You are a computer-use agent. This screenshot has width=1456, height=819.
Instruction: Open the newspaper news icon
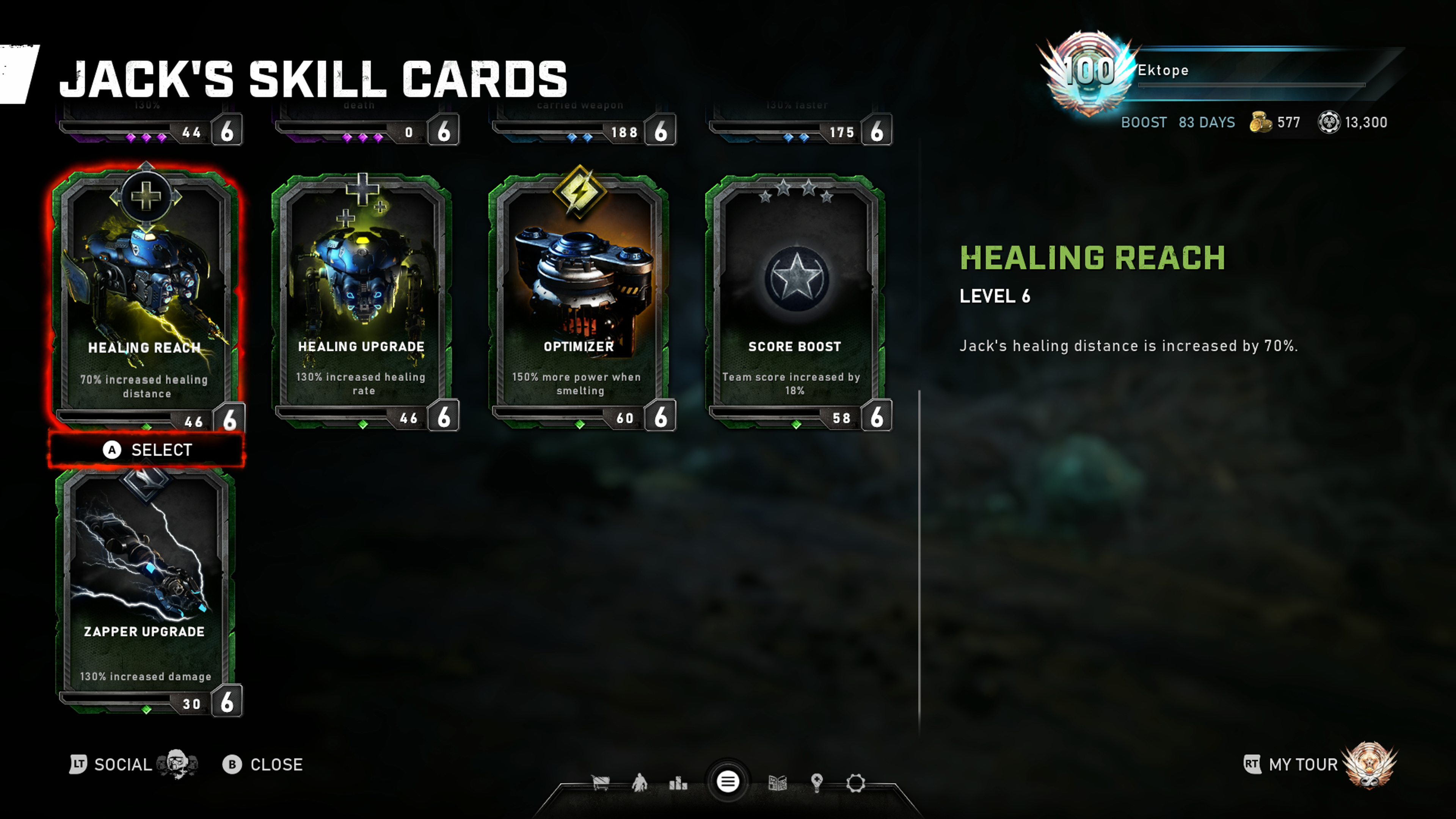click(778, 783)
